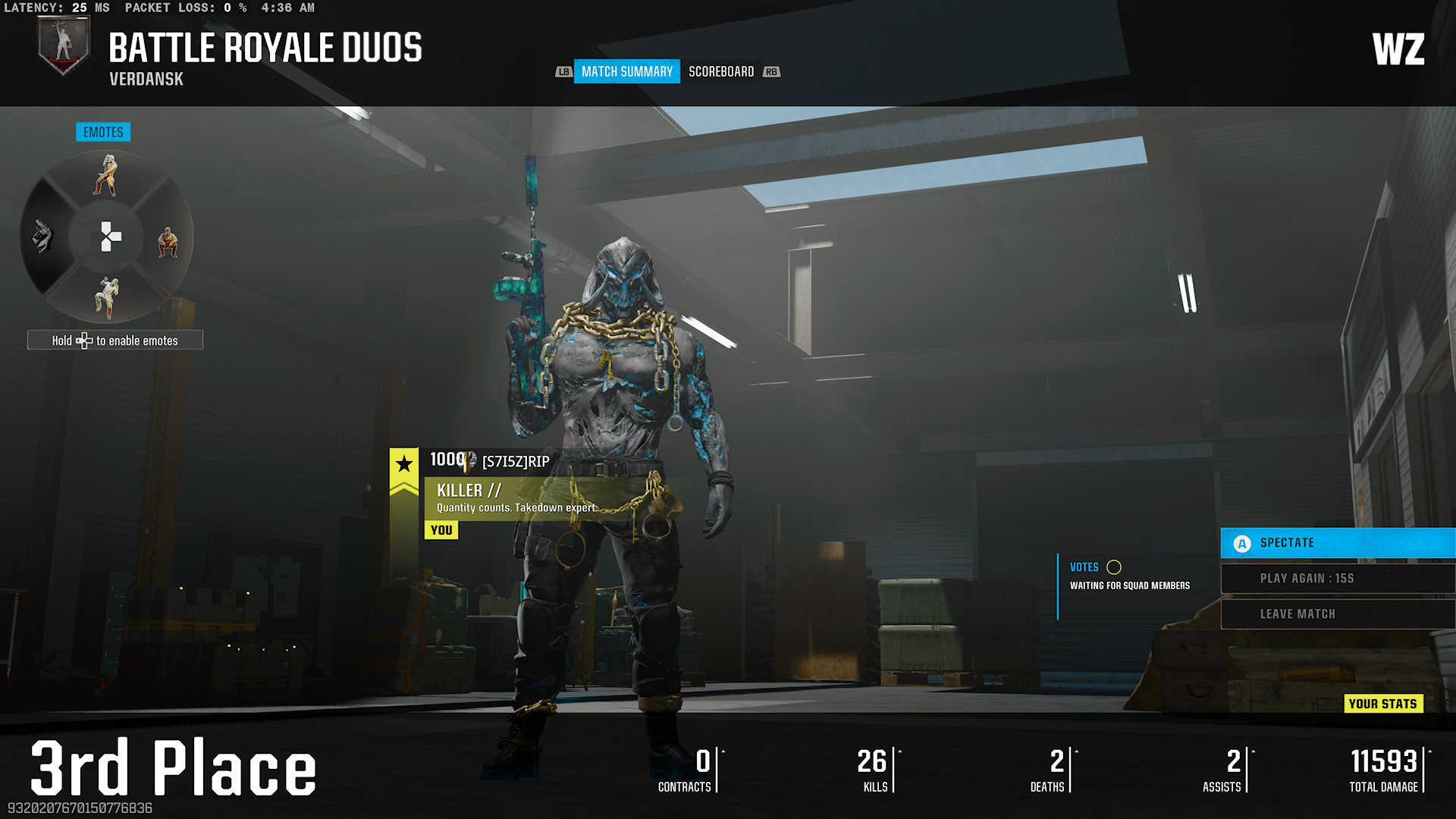Pick the crouching emote on the wheel's right
Viewport: 1456px width, 819px height.
click(x=168, y=243)
